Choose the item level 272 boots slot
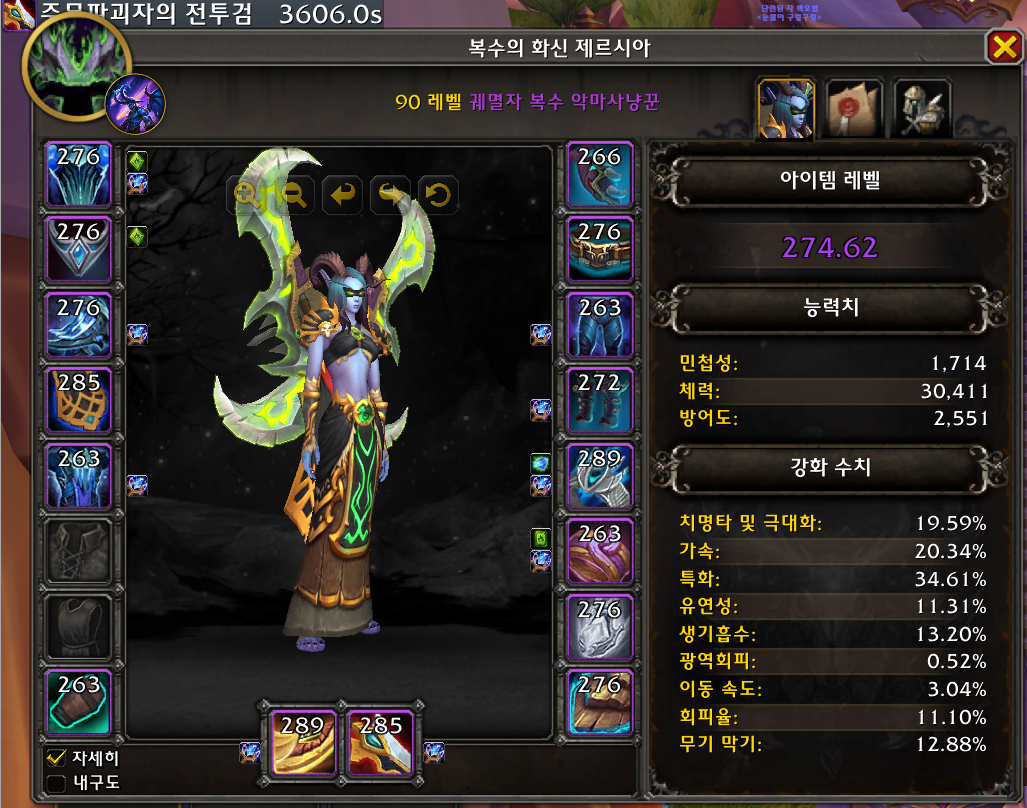Screen dimensions: 1027x808 pyautogui.click(x=600, y=400)
